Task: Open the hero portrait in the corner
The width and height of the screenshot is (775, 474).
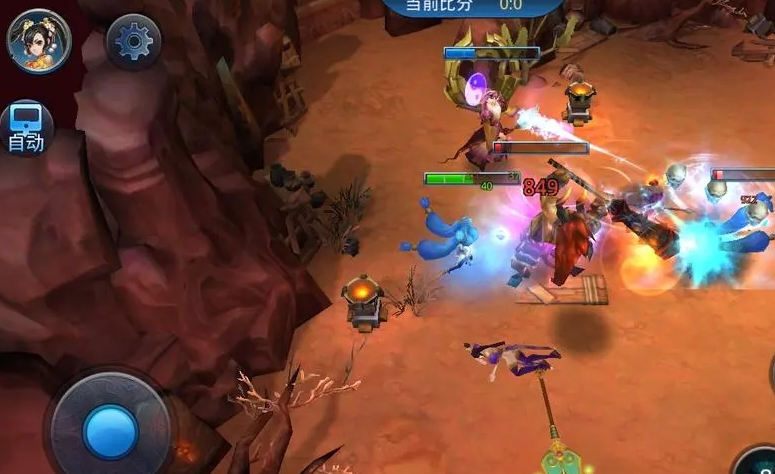Action: [x=39, y=41]
